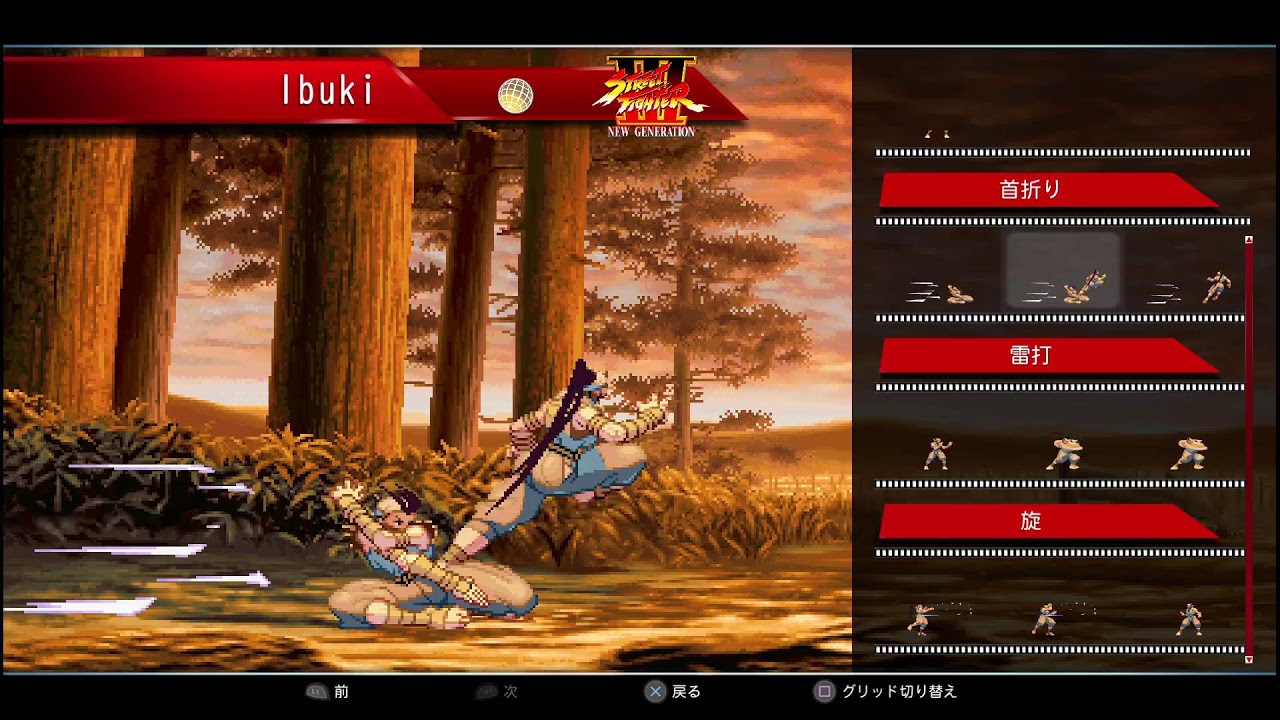The height and width of the screenshot is (720, 1280).
Task: Click the square button icon beside グリッド切り替え
Action: pos(822,691)
